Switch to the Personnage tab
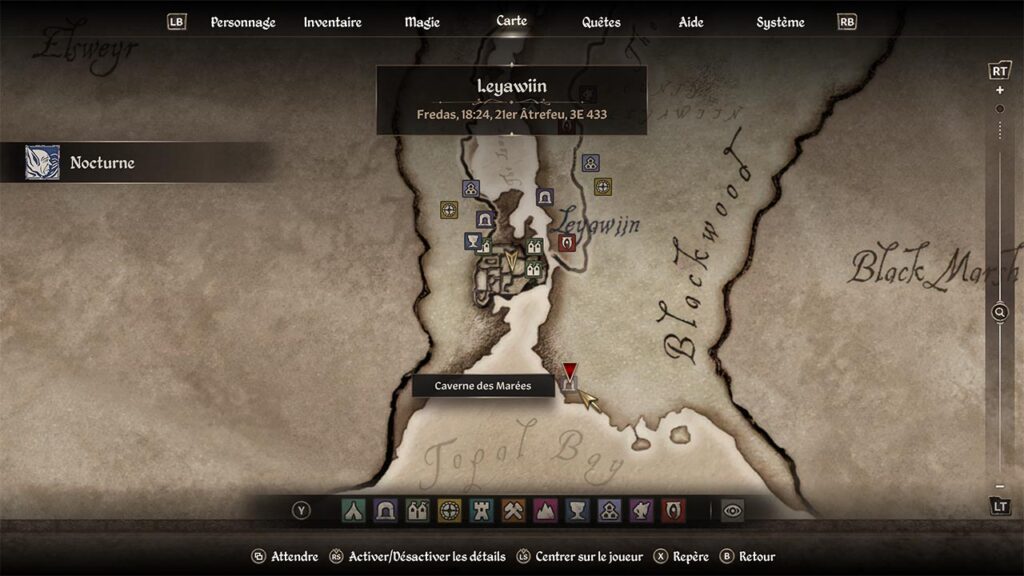The width and height of the screenshot is (1024, 576). point(242,22)
